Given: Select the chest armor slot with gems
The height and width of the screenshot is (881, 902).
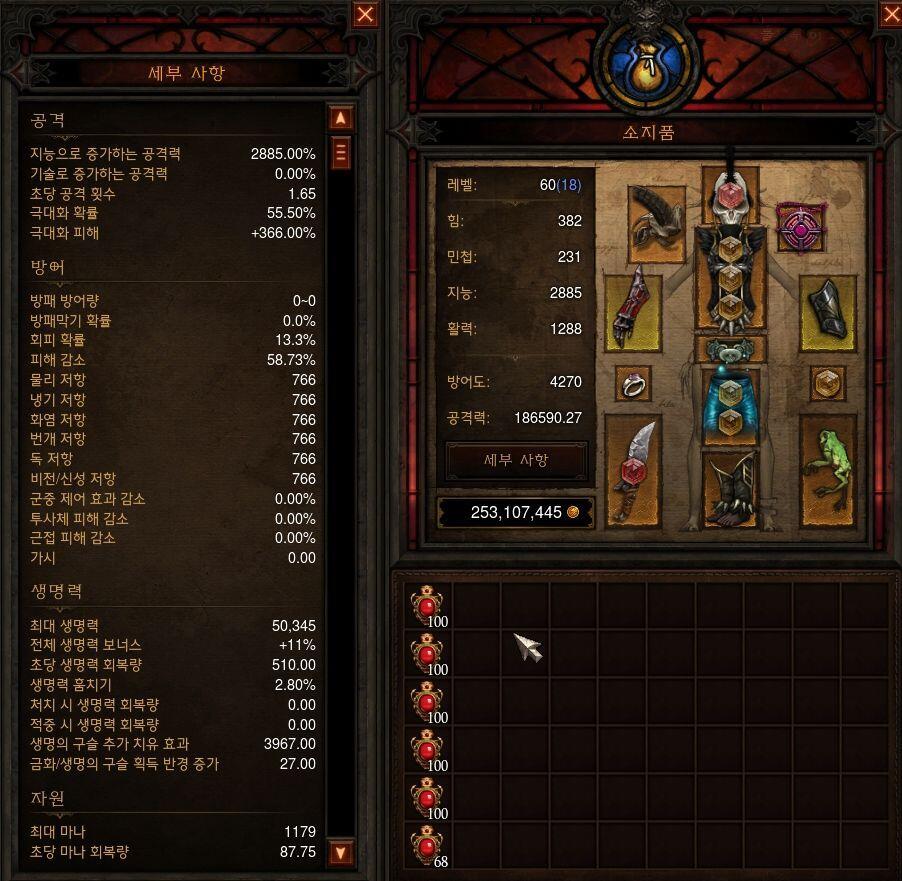Looking at the screenshot, I should (730, 277).
